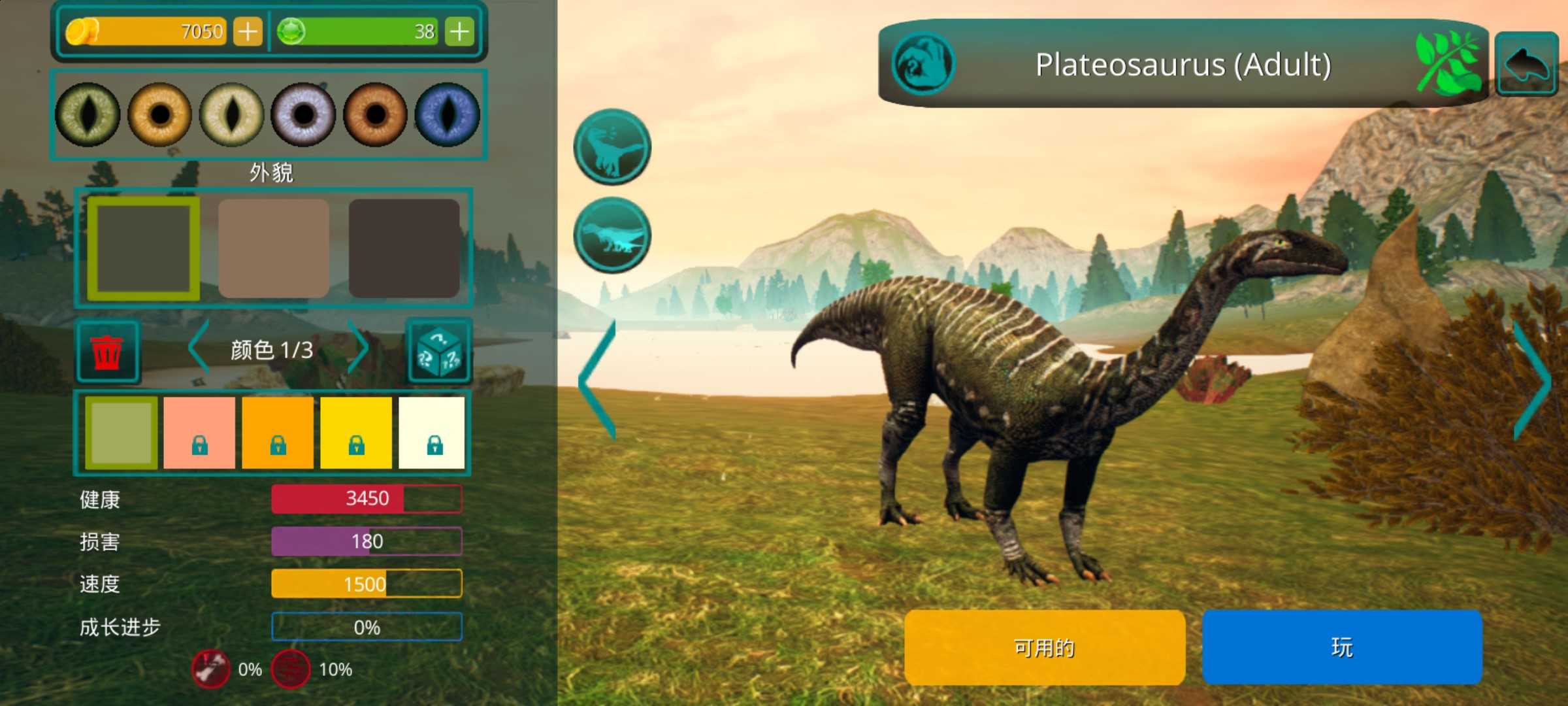Buy more green gems with the plus button

tap(459, 31)
